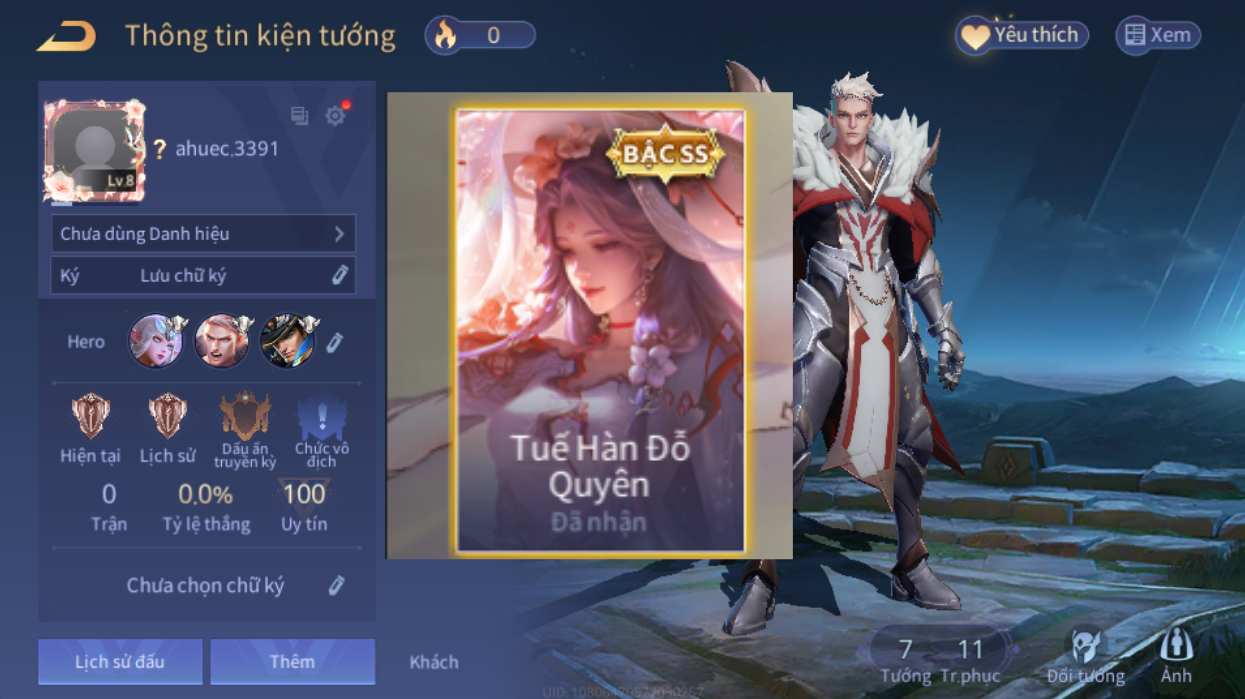The height and width of the screenshot is (699, 1245).
Task: Open profile settings gear icon
Action: (x=335, y=116)
